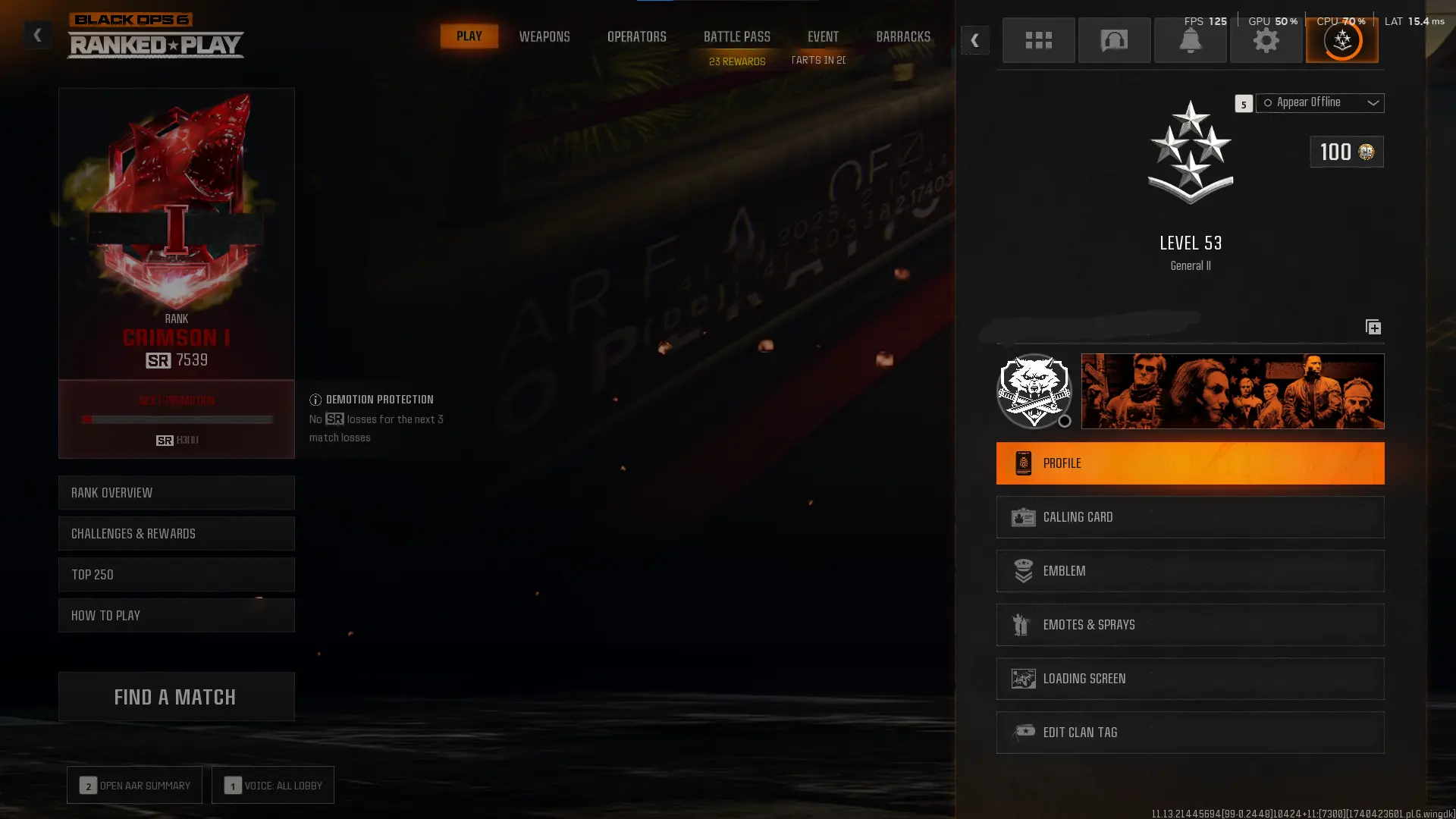Open the Battle Pass menu
The width and height of the screenshot is (1456, 819).
click(736, 36)
